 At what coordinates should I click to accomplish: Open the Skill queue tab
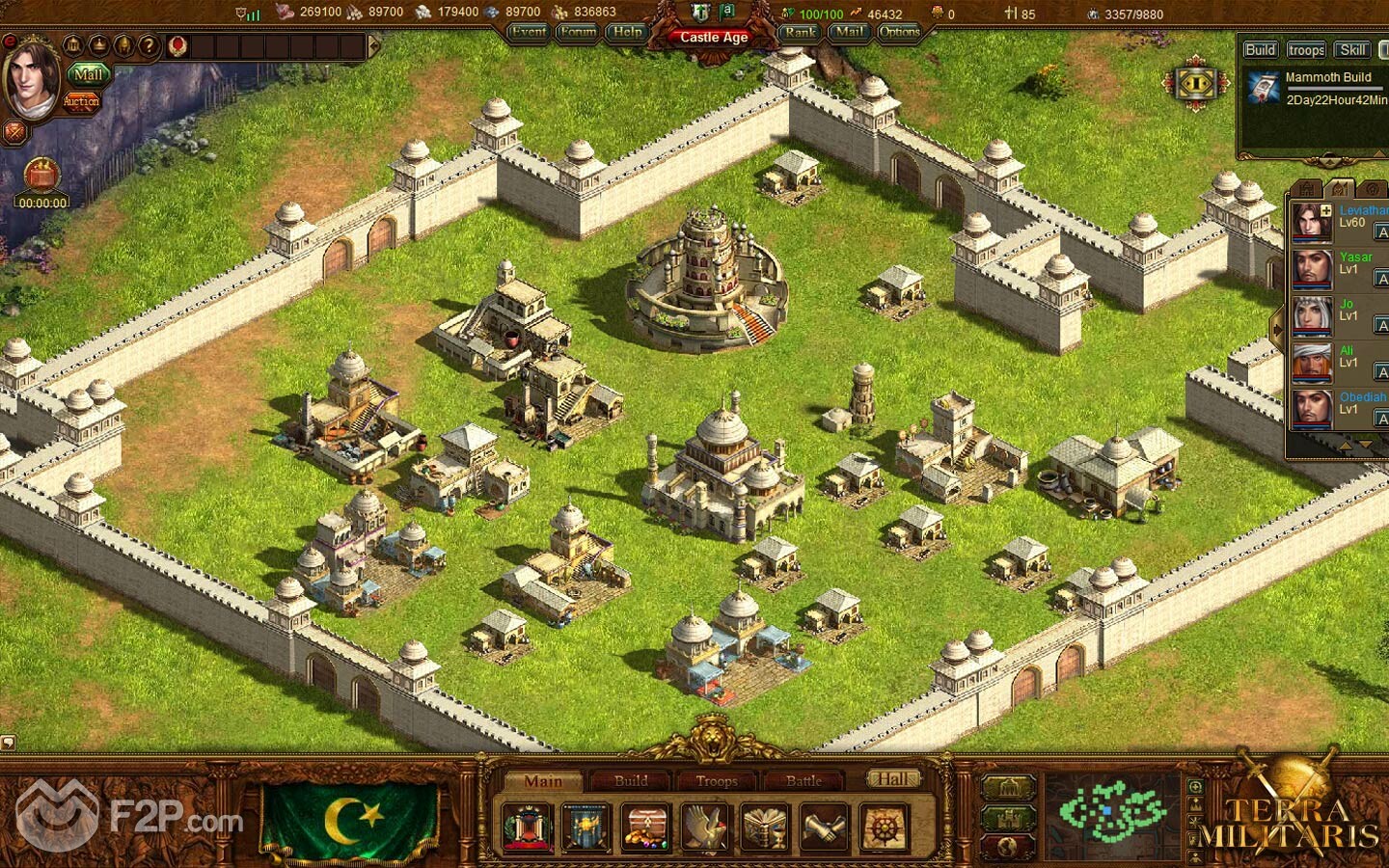pyautogui.click(x=1352, y=50)
